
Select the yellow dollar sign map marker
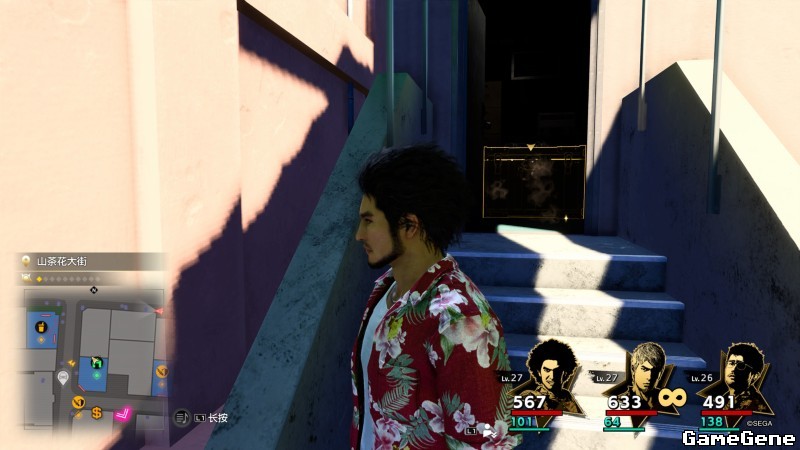97,412
